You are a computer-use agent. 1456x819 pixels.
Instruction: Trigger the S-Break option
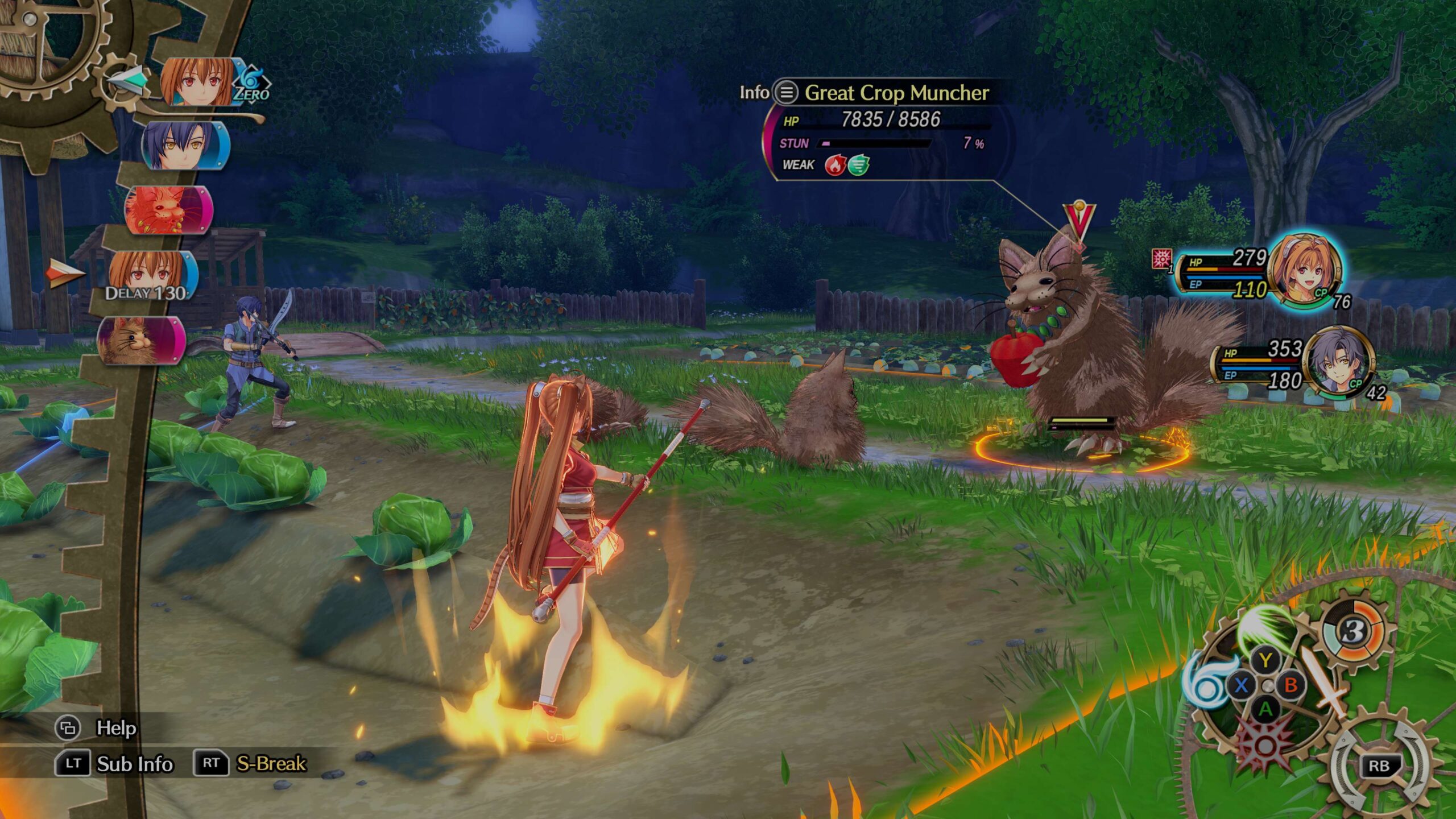pyautogui.click(x=211, y=763)
